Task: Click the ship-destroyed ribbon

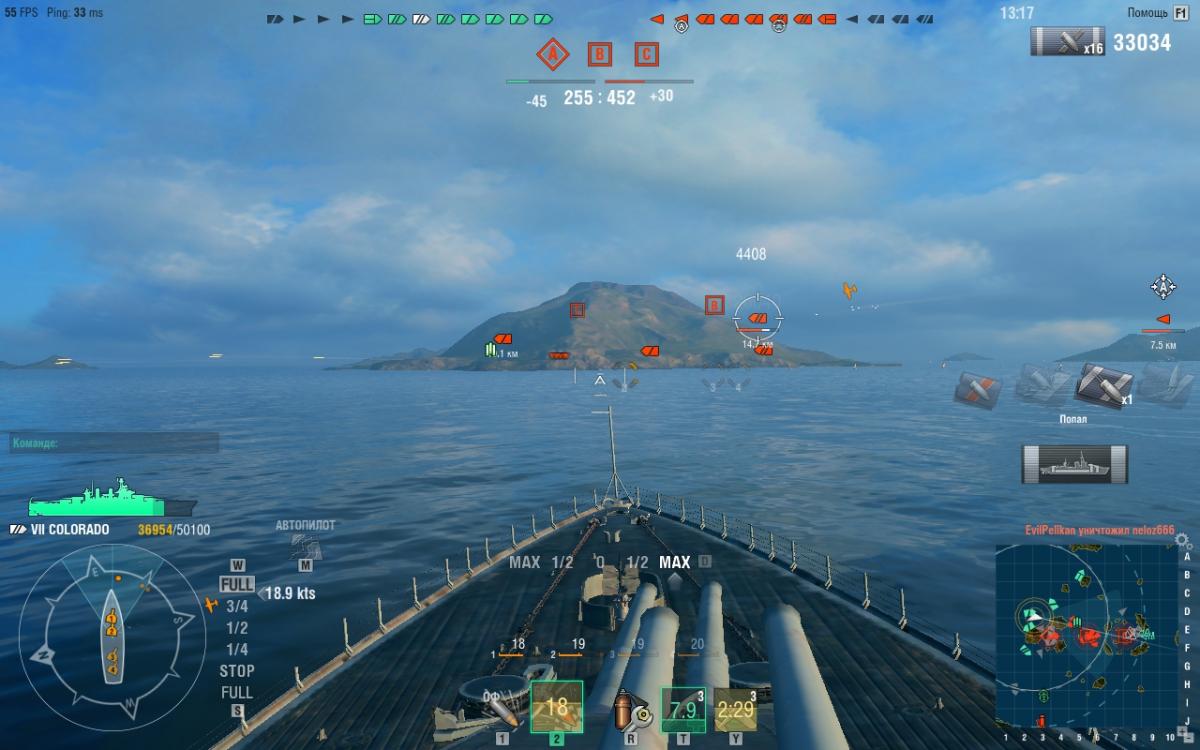Action: [x=1074, y=464]
